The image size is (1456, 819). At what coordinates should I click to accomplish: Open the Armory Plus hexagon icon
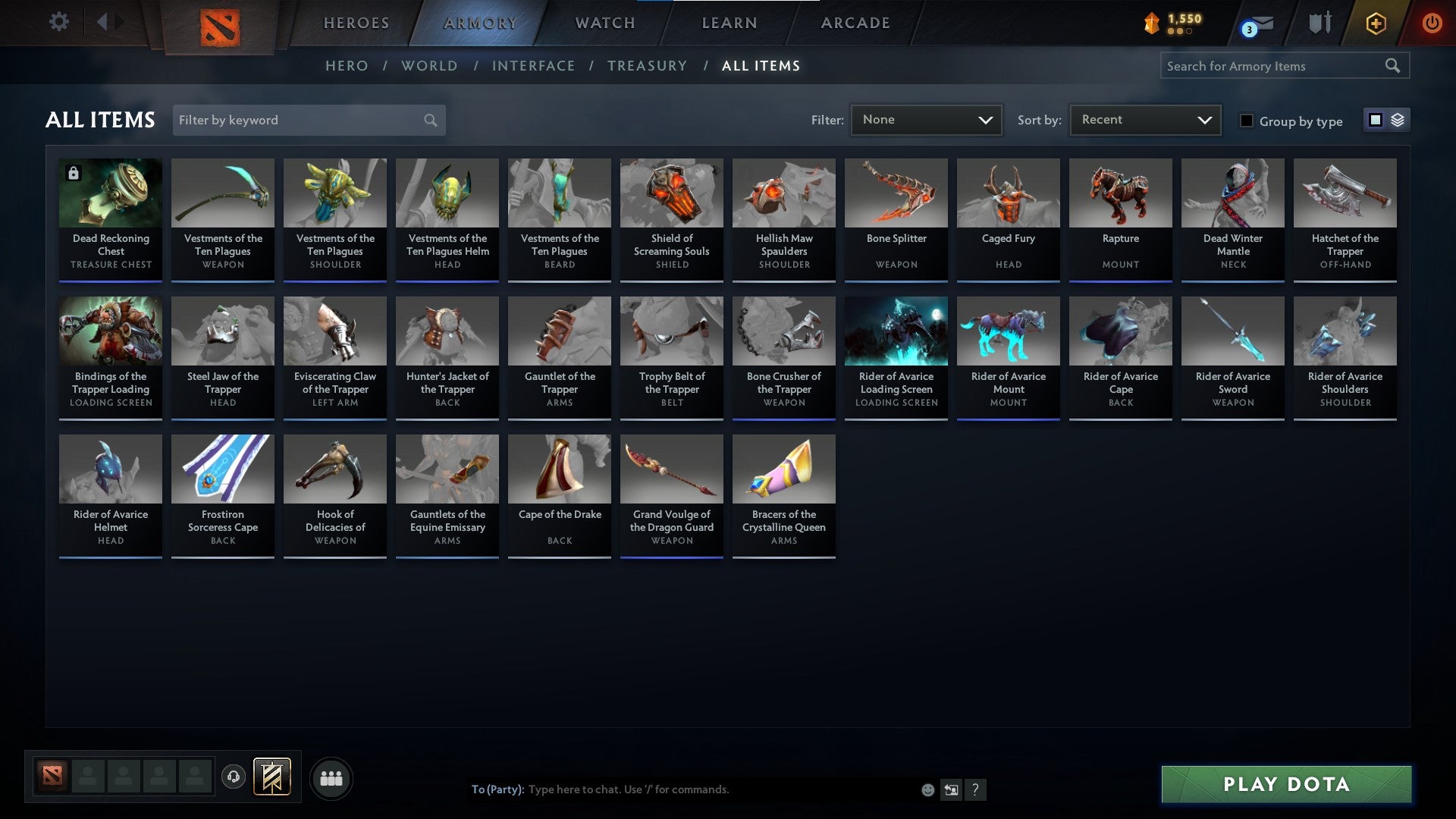1375,23
